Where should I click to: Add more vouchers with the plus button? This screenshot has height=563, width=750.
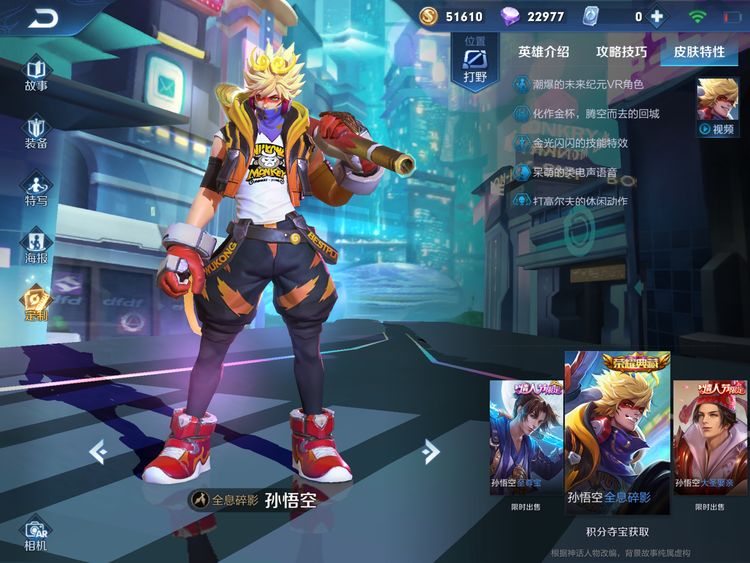[x=657, y=16]
